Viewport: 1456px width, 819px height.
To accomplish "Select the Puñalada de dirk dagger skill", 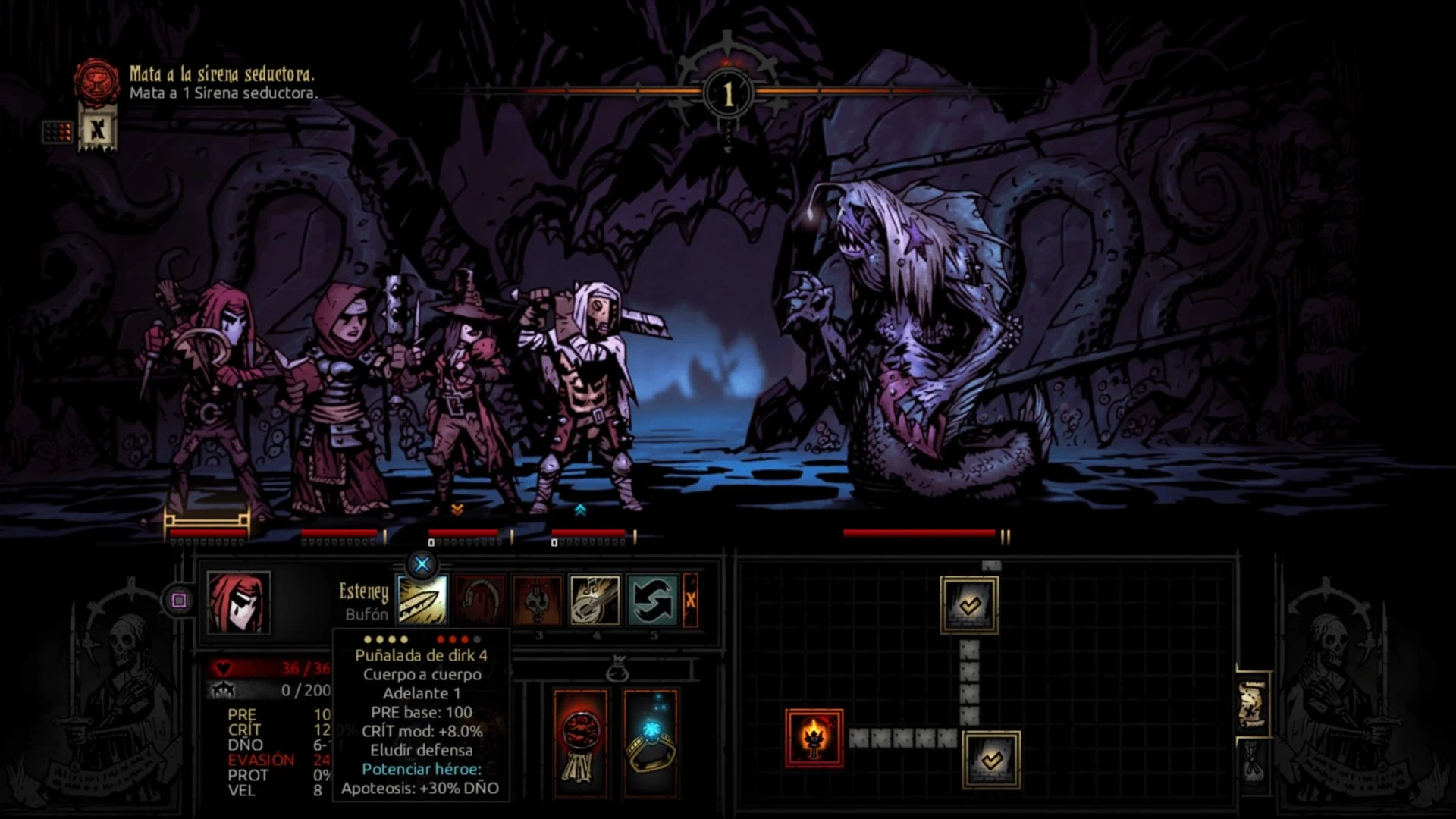I will pyautogui.click(x=422, y=601).
